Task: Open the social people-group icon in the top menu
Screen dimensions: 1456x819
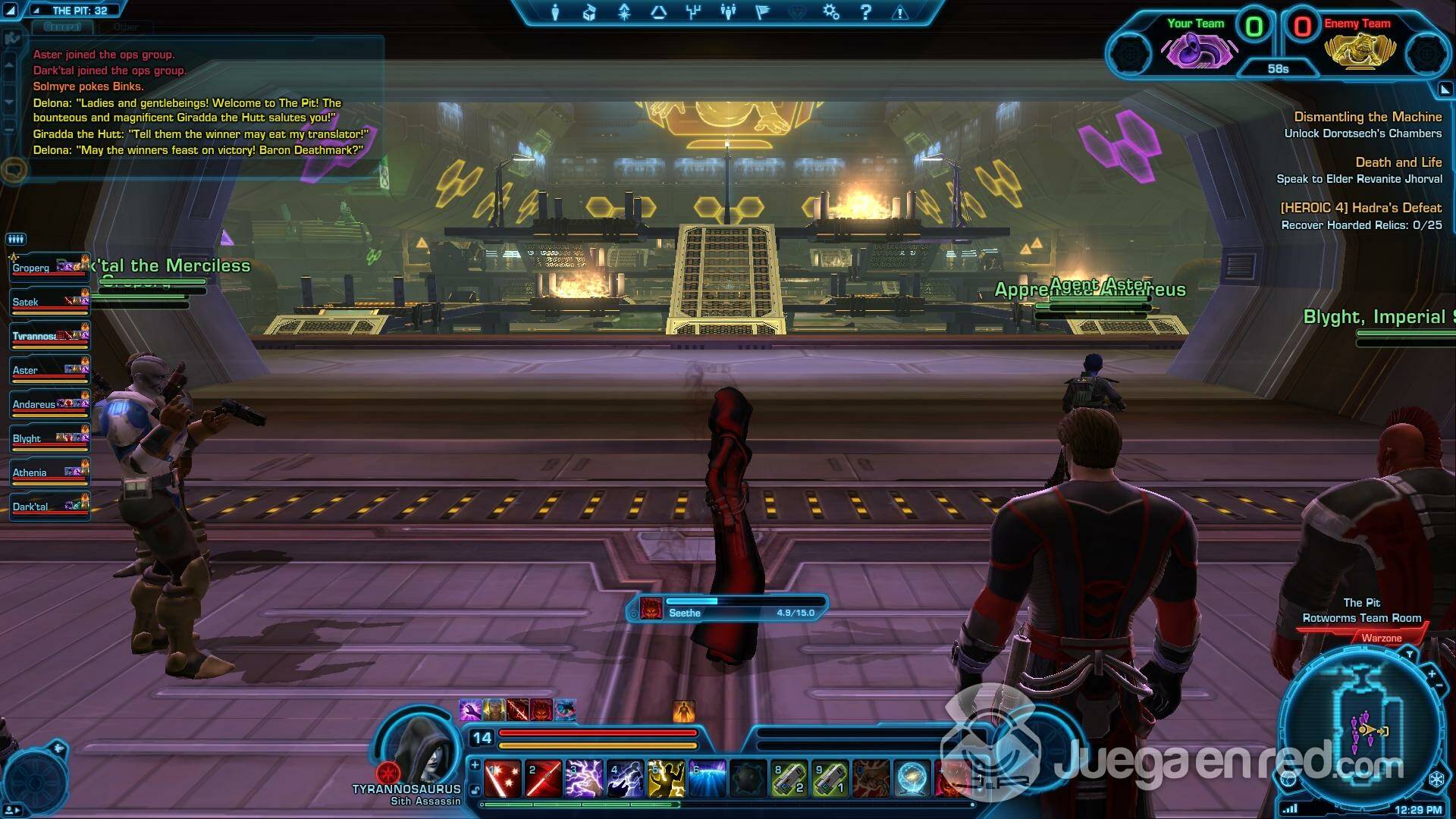Action: tap(728, 12)
